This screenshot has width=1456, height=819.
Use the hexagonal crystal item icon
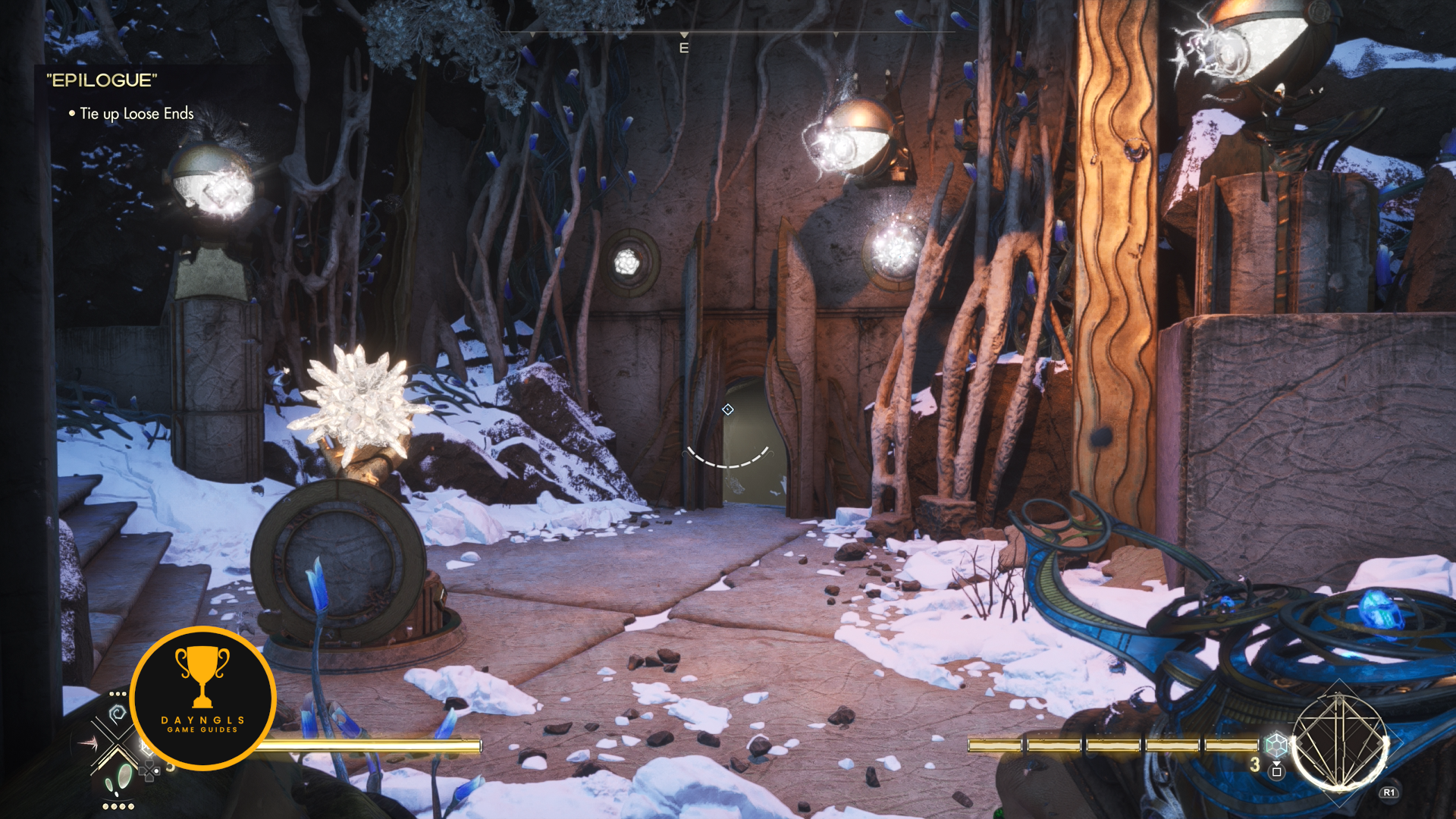coord(1277,745)
